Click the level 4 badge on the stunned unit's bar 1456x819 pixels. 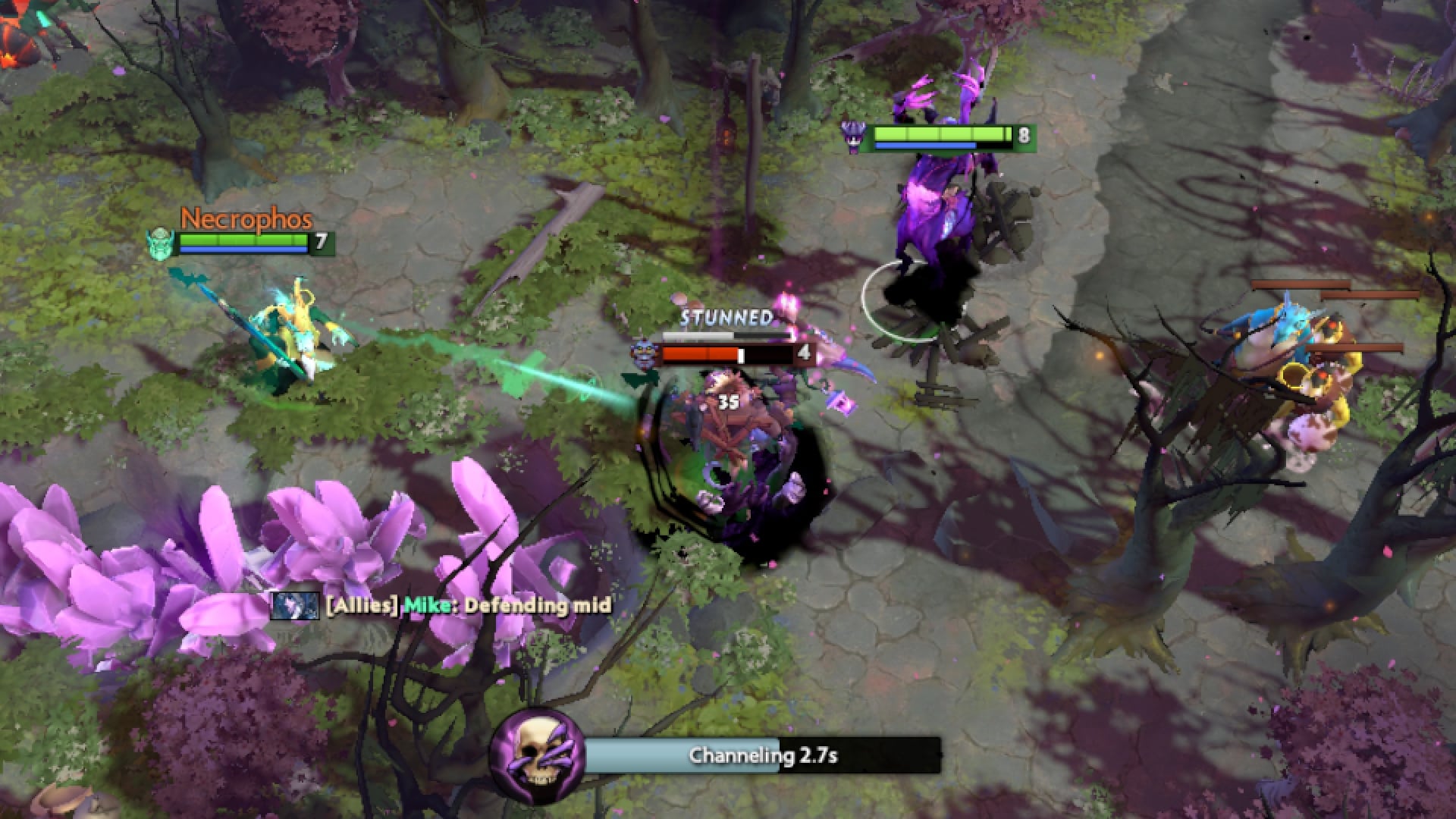pos(806,351)
